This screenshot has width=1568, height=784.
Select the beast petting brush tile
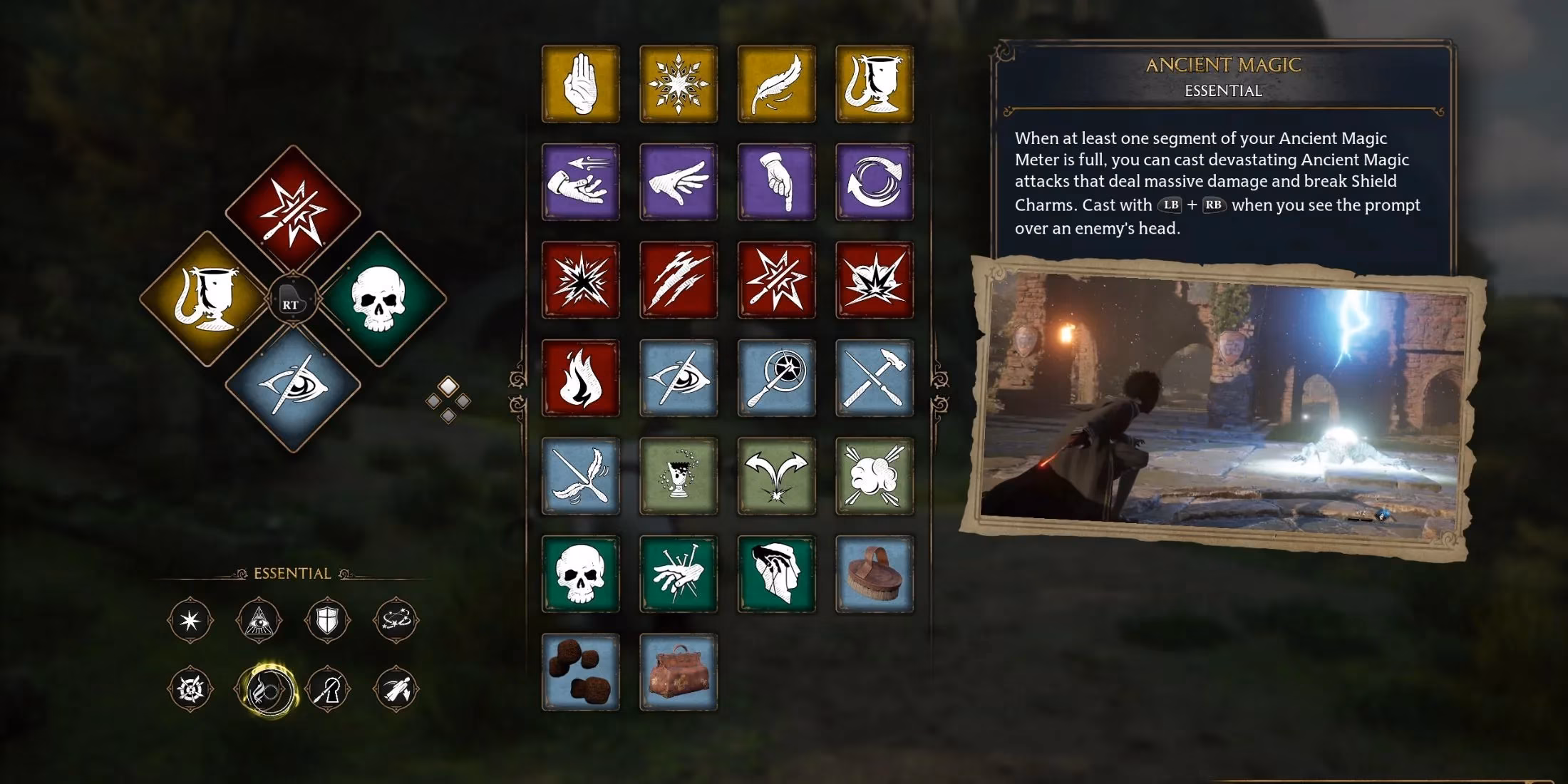(x=875, y=574)
